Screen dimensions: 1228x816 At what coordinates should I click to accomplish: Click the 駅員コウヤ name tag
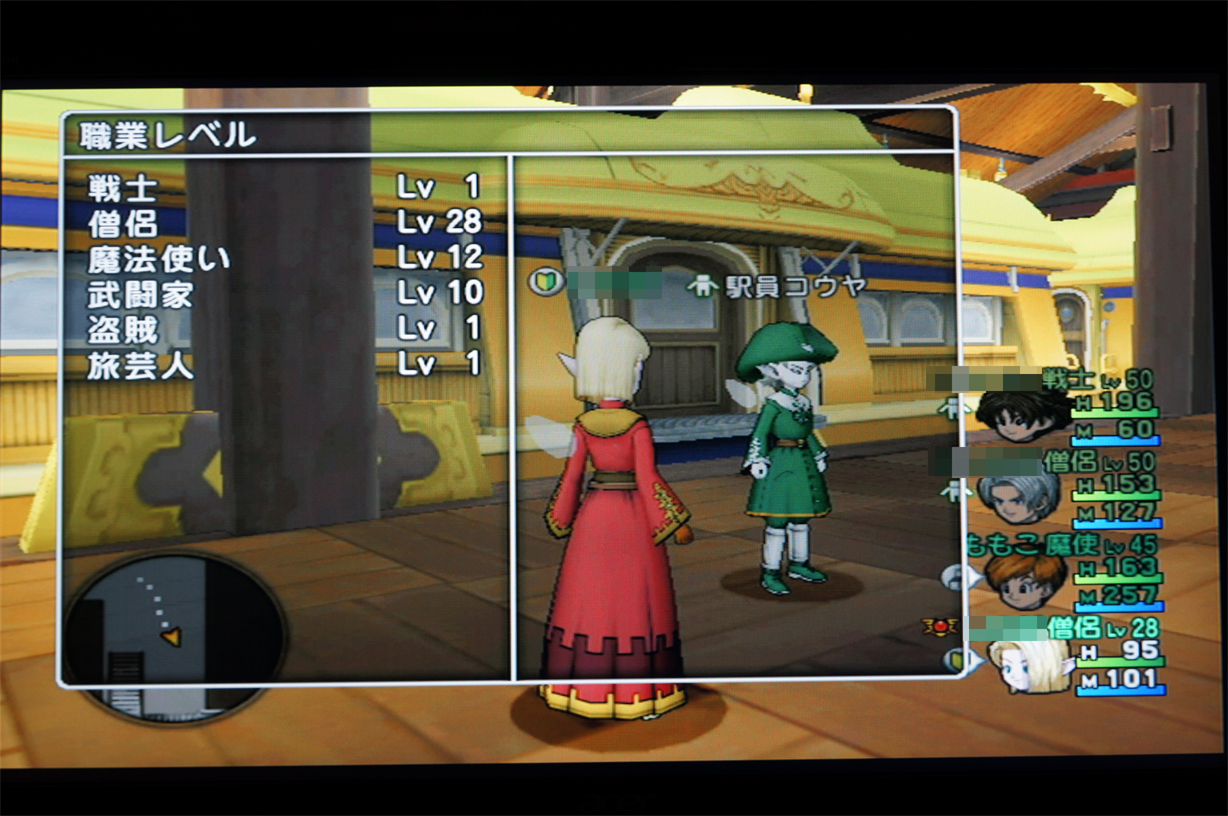pos(776,286)
